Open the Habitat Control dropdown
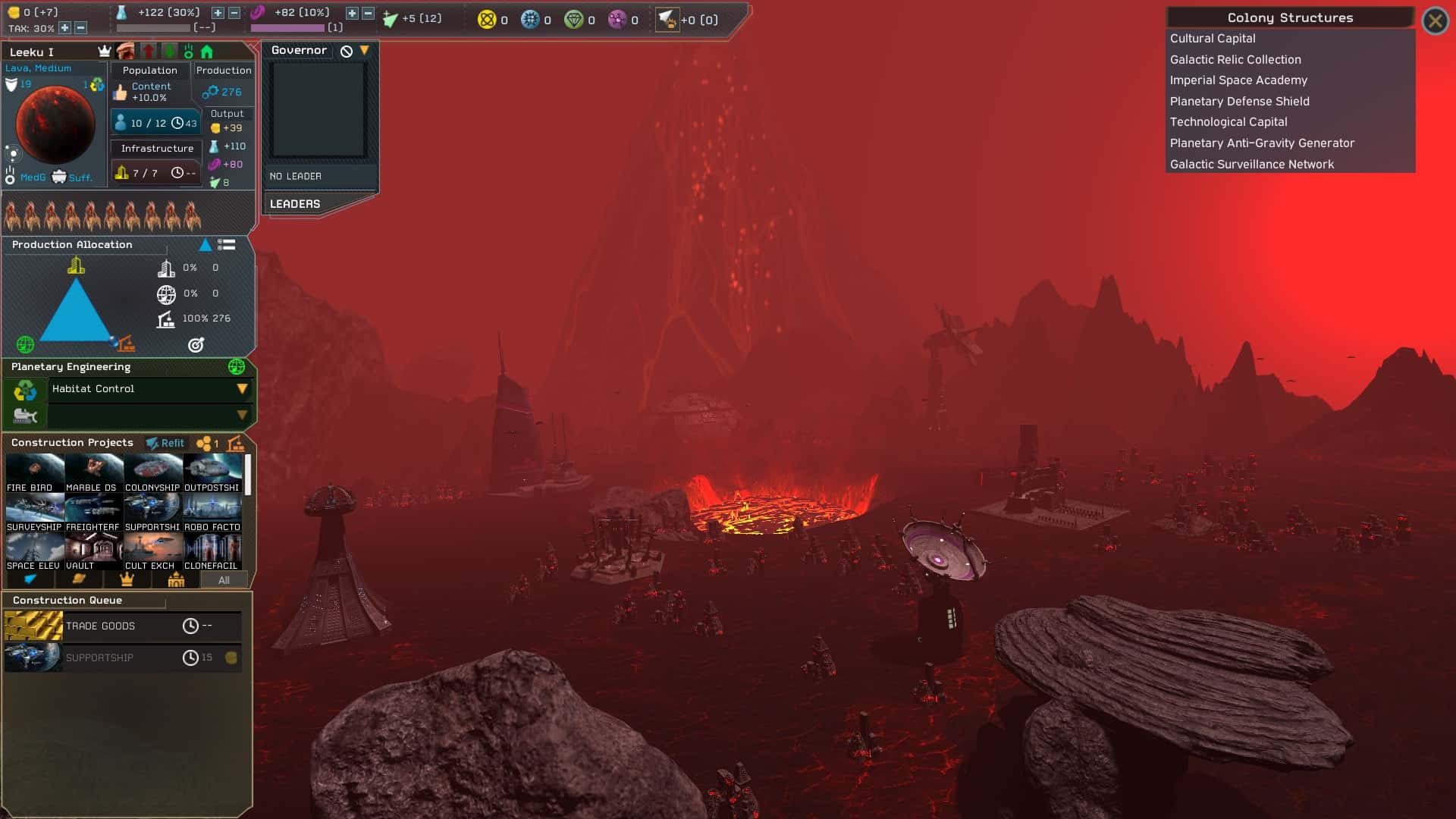This screenshot has height=819, width=1456. pos(242,389)
